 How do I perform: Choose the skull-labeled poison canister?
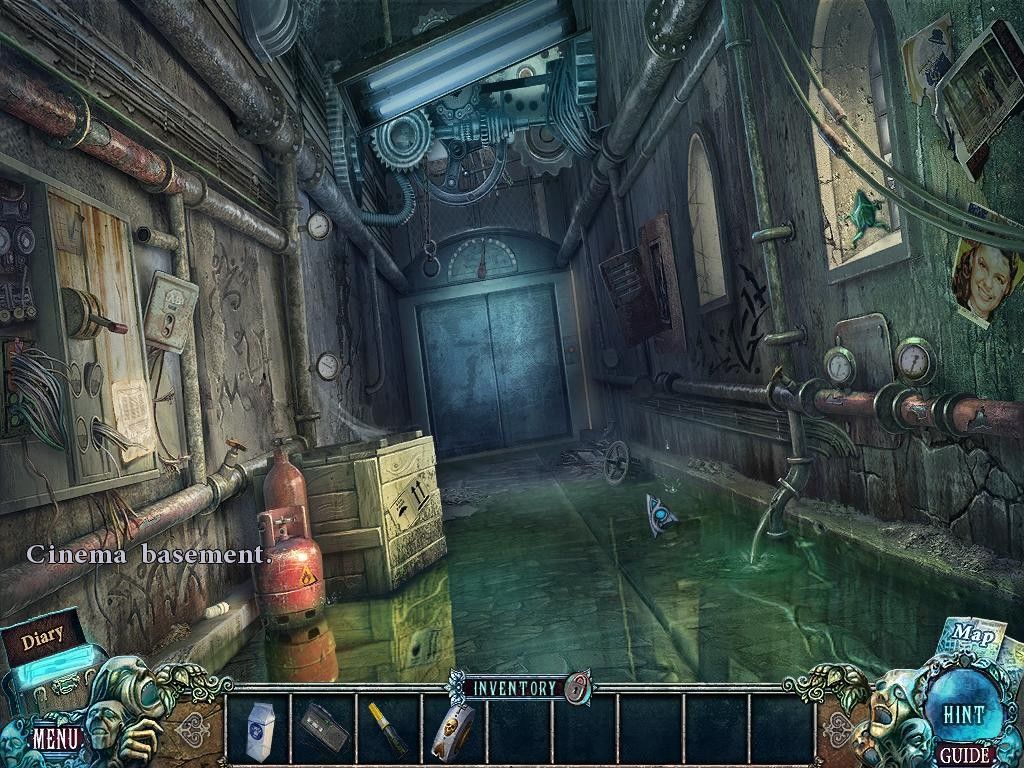coord(451,729)
